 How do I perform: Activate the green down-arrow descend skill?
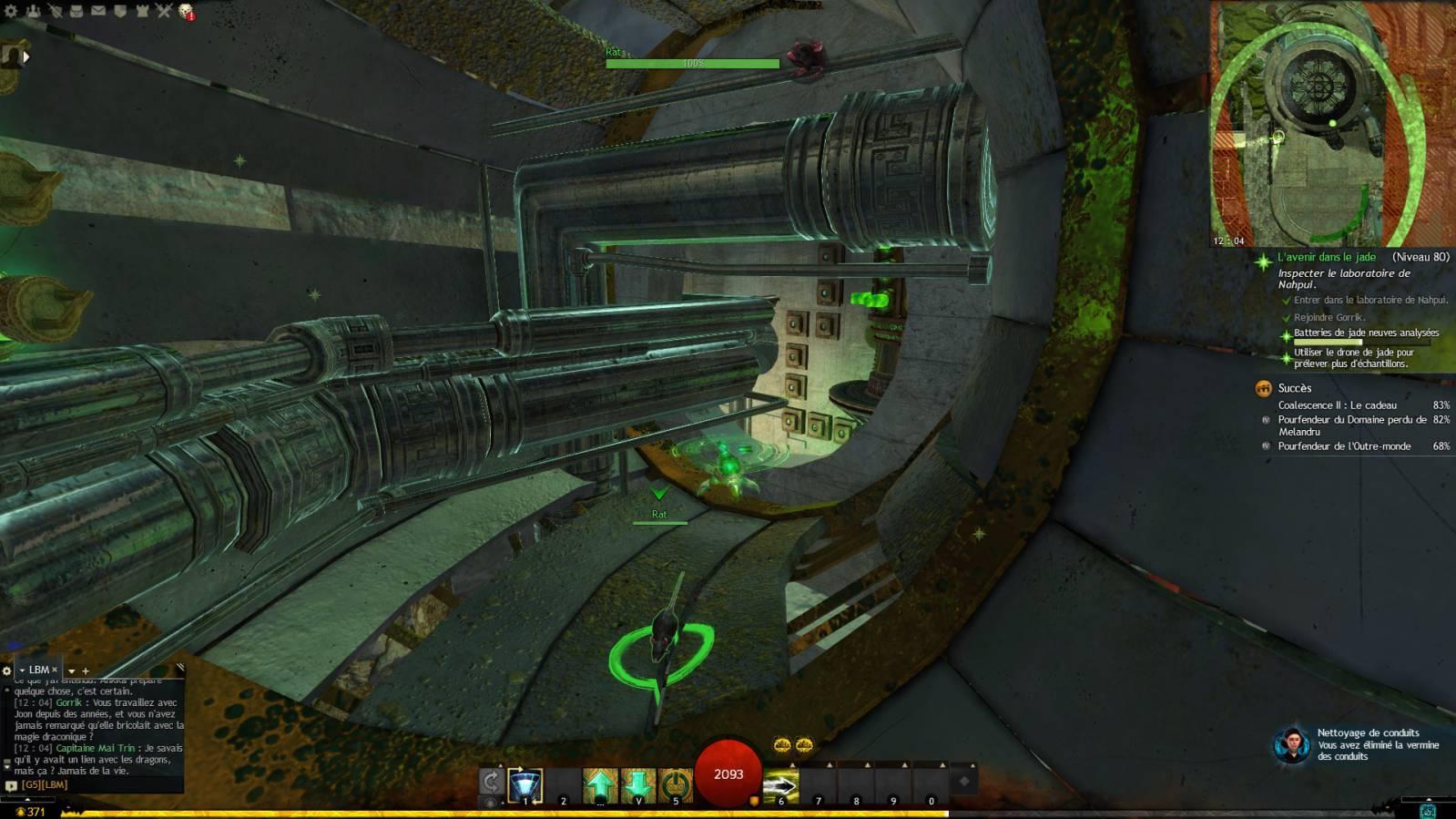[x=637, y=784]
